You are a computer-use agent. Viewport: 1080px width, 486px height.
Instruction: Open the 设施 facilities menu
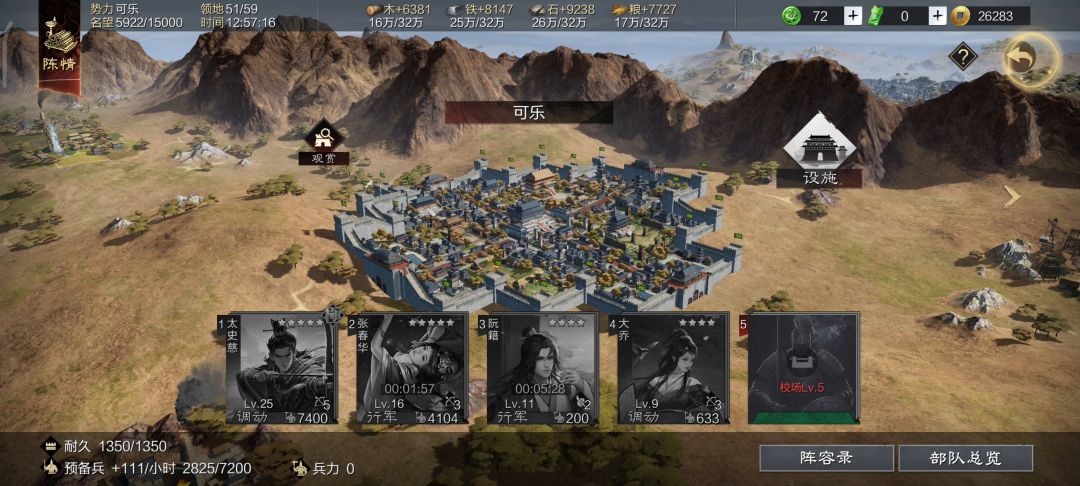click(819, 151)
